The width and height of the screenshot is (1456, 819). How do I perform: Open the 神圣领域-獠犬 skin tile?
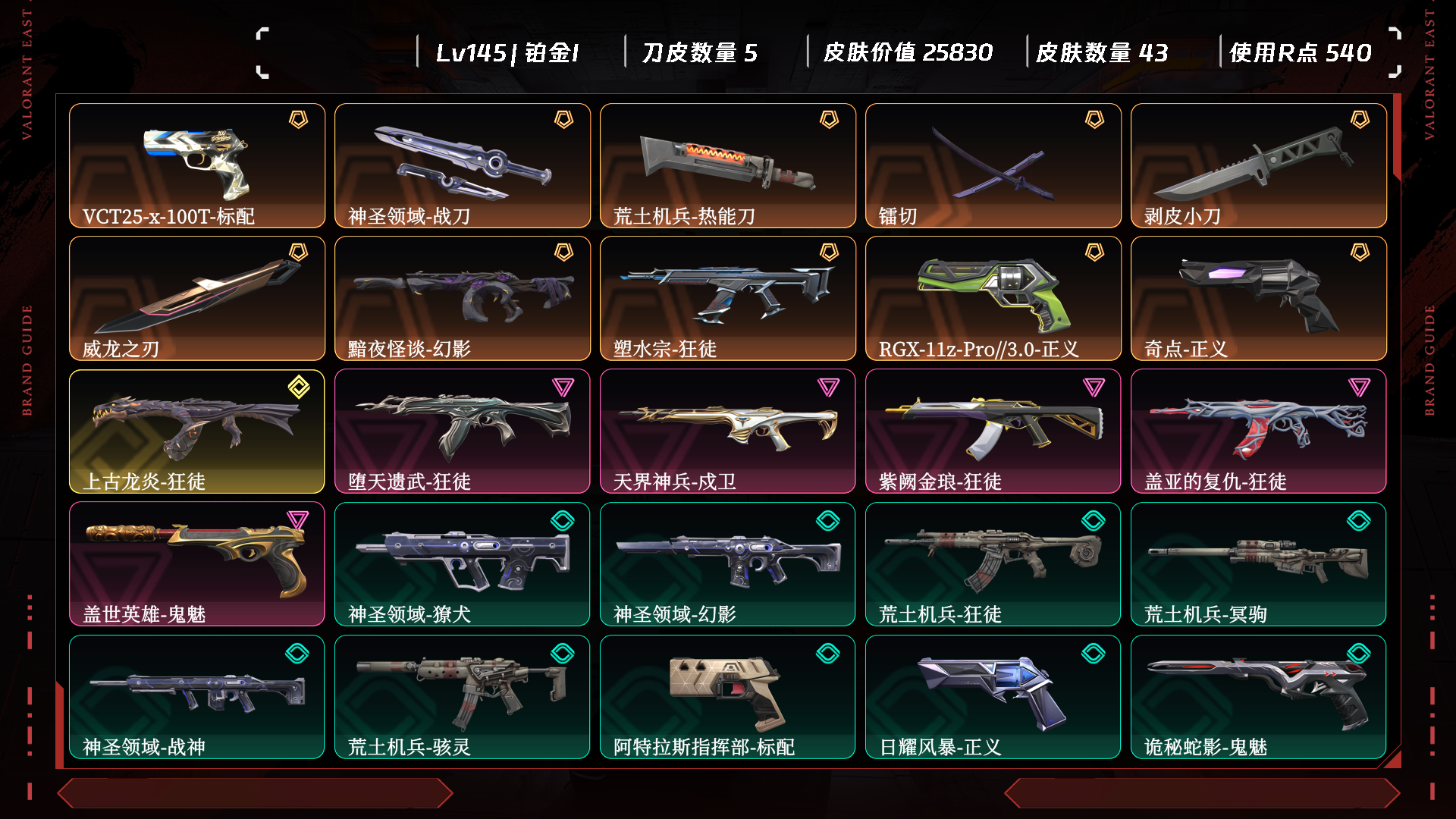pos(463,563)
